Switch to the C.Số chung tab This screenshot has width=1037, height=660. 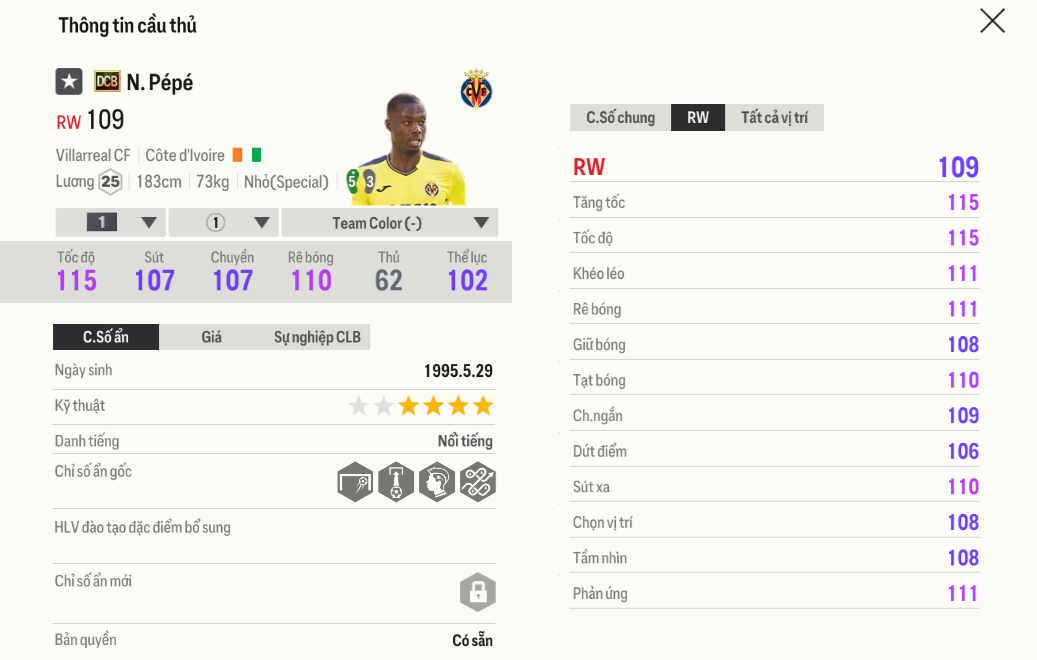[x=620, y=118]
